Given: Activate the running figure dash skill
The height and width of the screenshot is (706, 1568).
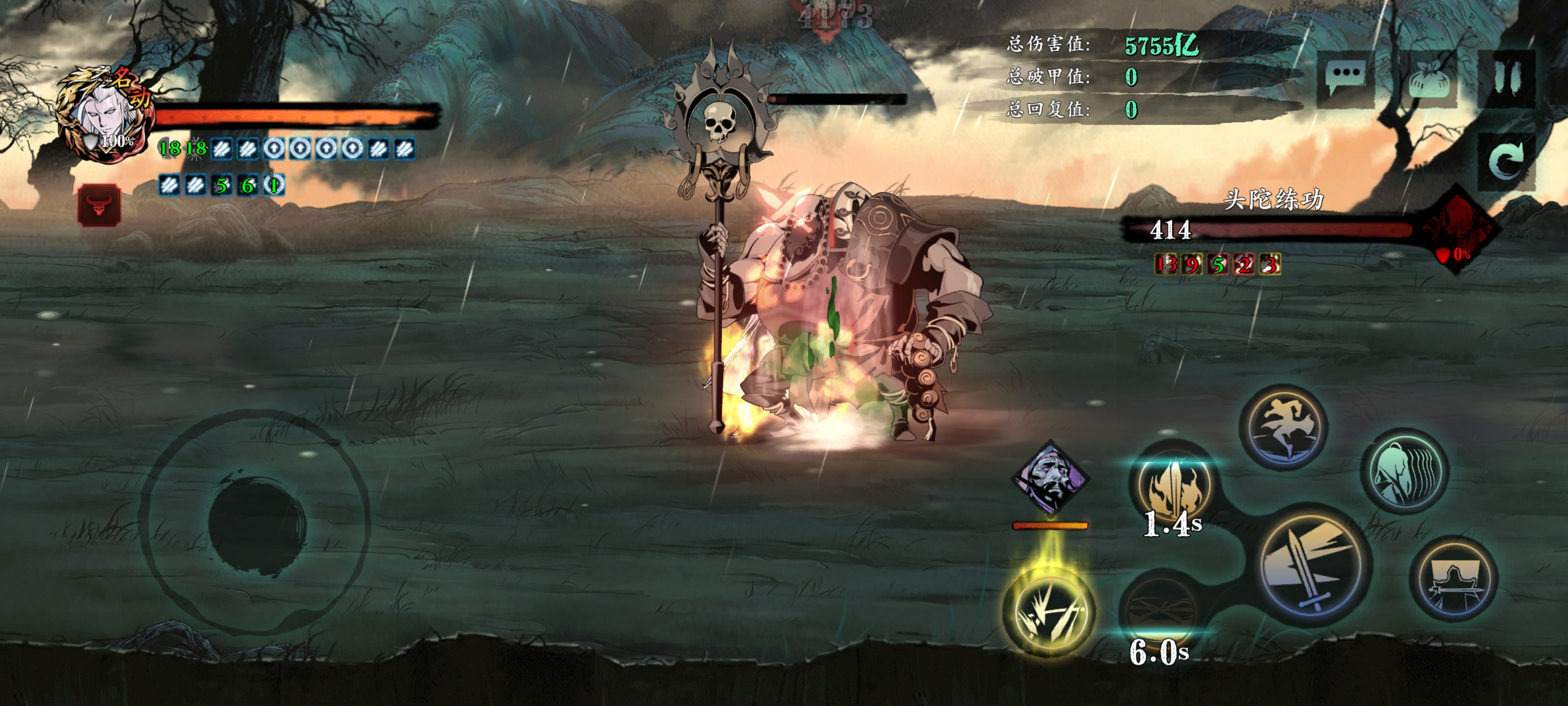Looking at the screenshot, I should 1283,428.
